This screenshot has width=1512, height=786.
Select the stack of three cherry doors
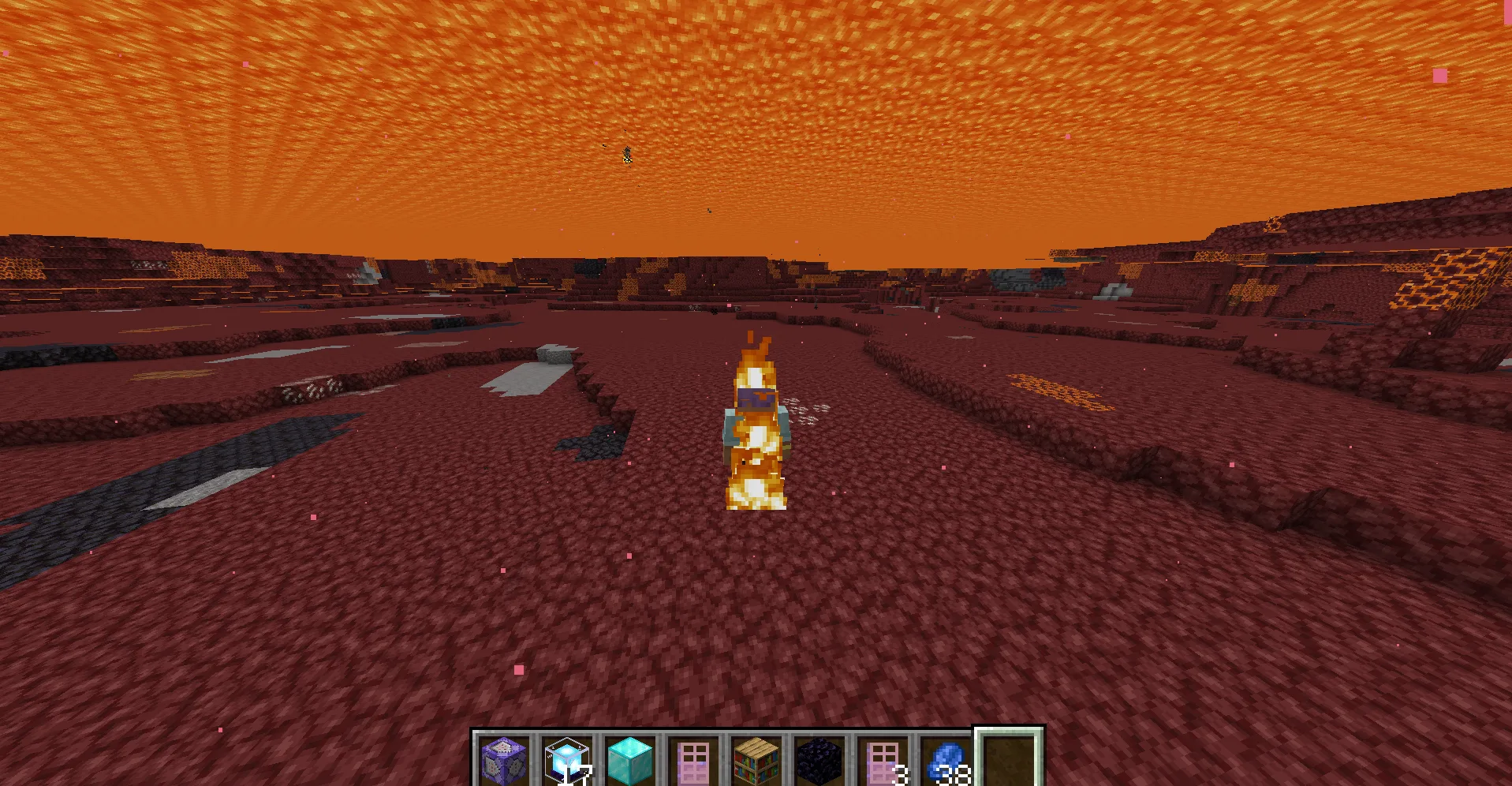(x=883, y=759)
